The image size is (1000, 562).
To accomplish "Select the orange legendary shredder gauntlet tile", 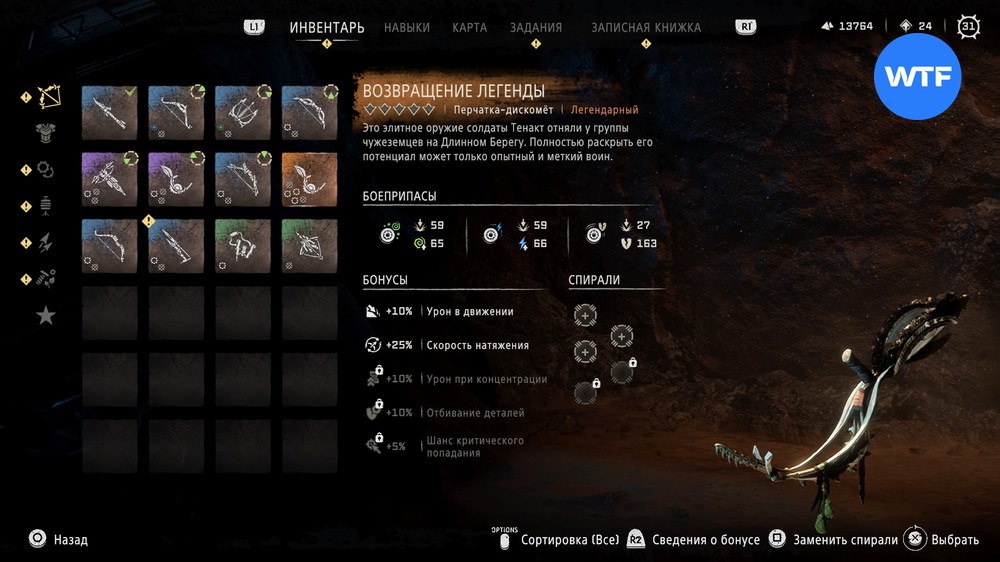I will tap(307, 178).
